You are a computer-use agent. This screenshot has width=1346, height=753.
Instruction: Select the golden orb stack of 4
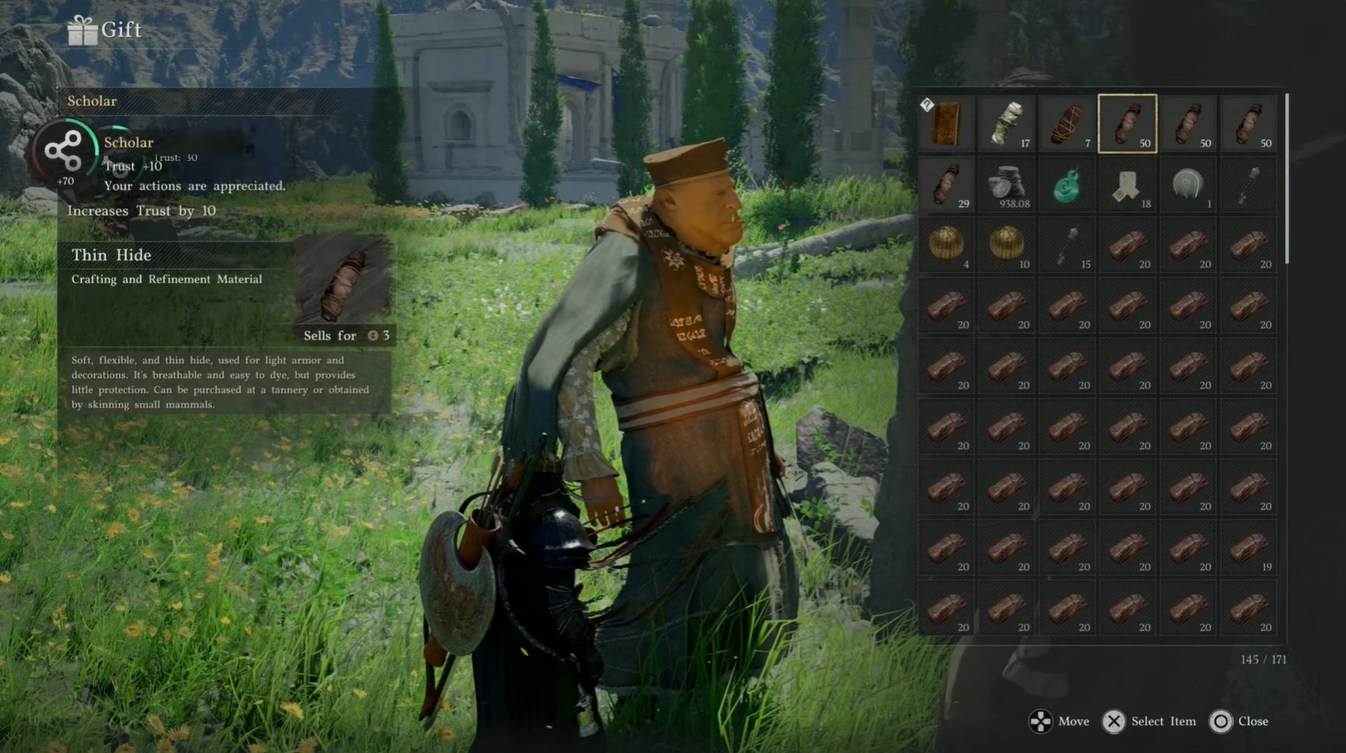click(946, 245)
